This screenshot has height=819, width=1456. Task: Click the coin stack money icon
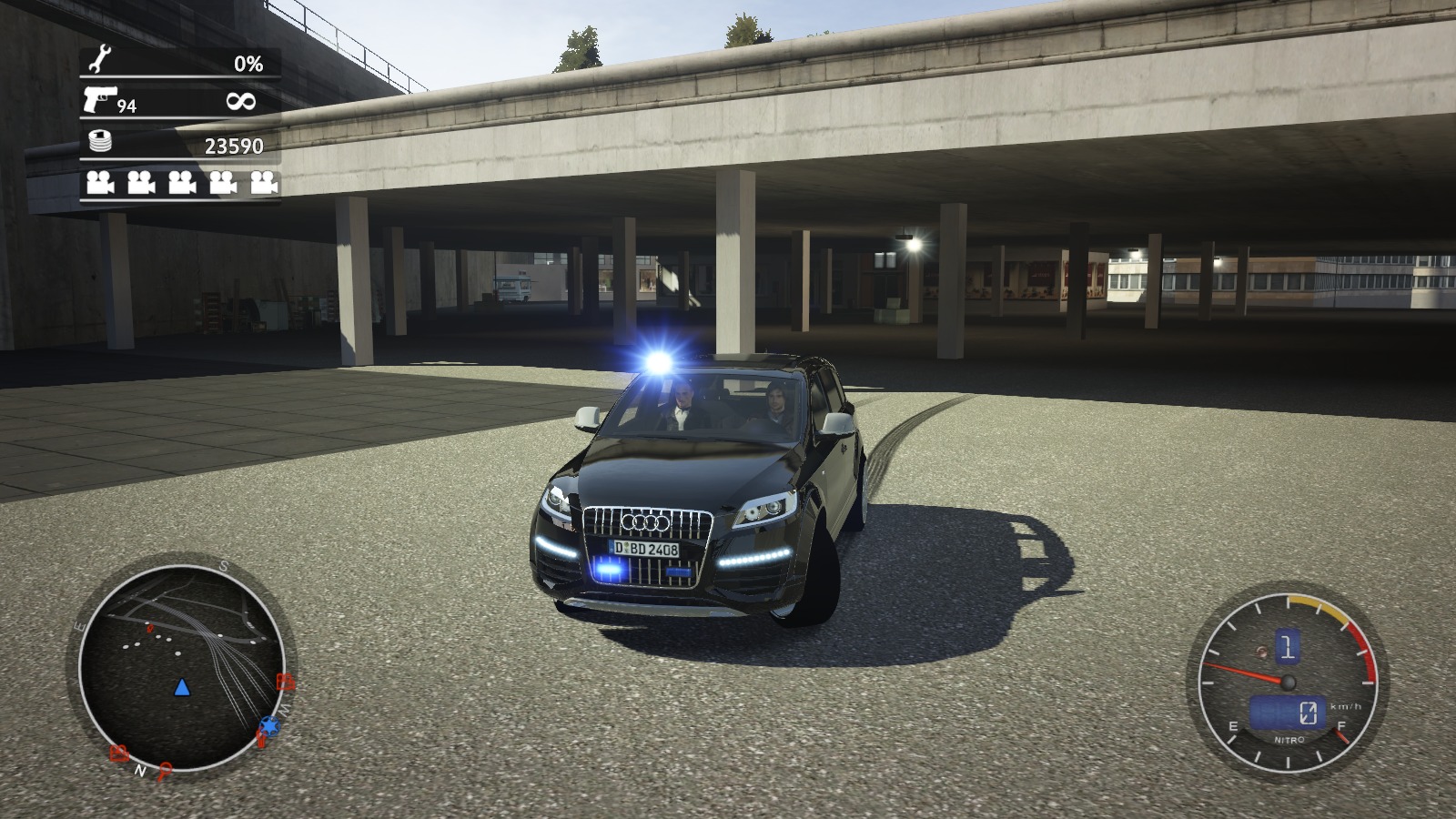click(x=100, y=141)
